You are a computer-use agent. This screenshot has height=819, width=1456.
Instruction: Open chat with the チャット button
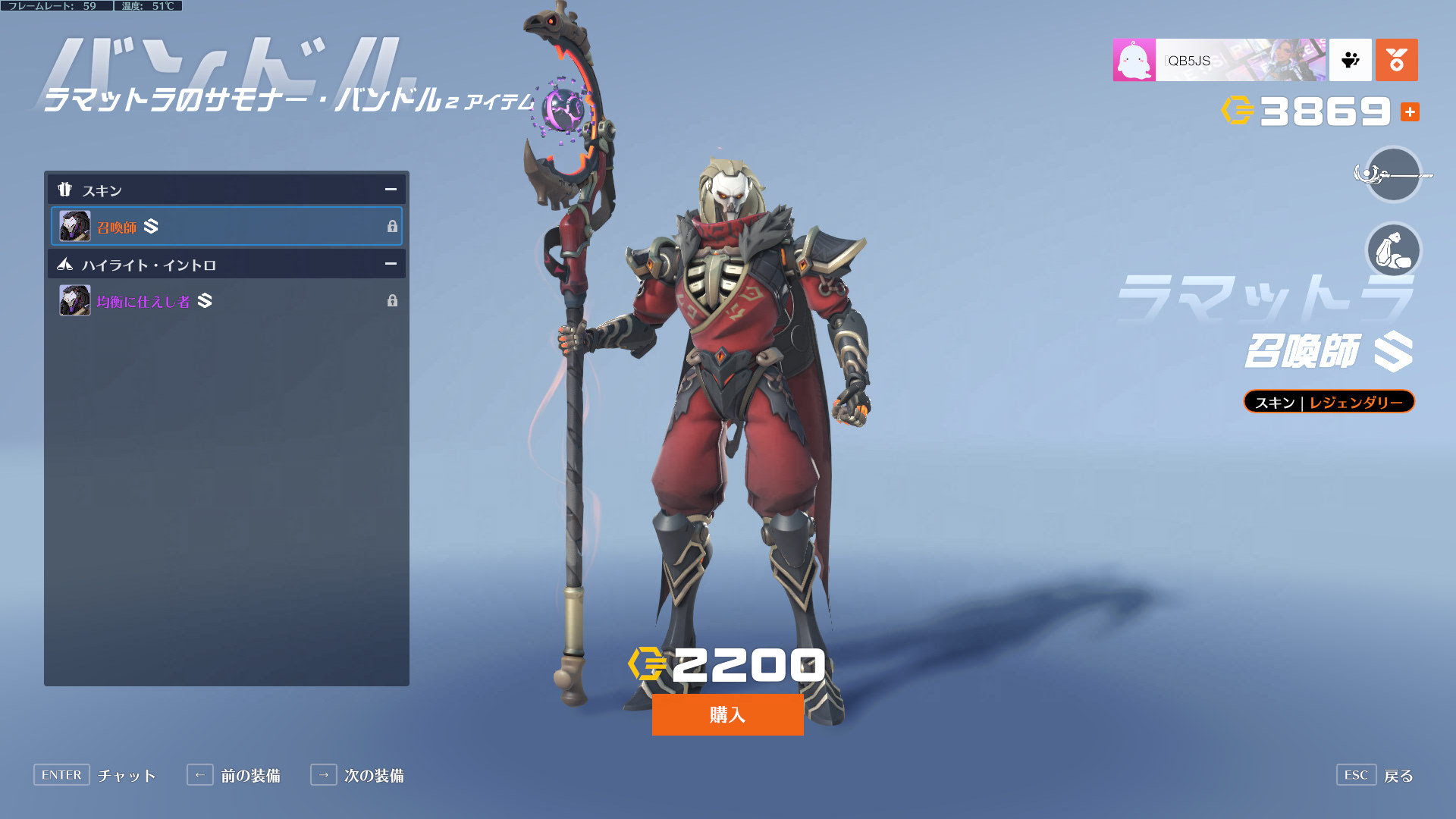click(x=95, y=775)
